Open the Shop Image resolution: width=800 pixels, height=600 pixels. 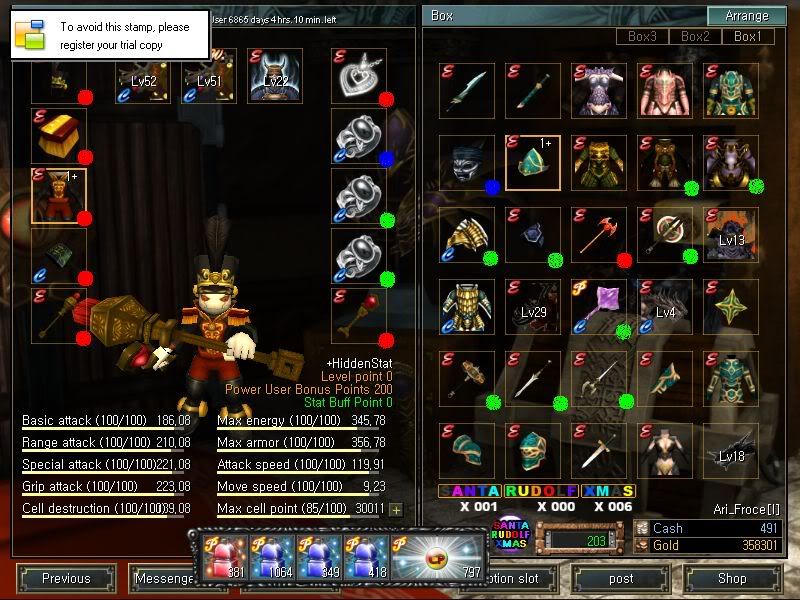pyautogui.click(x=732, y=578)
